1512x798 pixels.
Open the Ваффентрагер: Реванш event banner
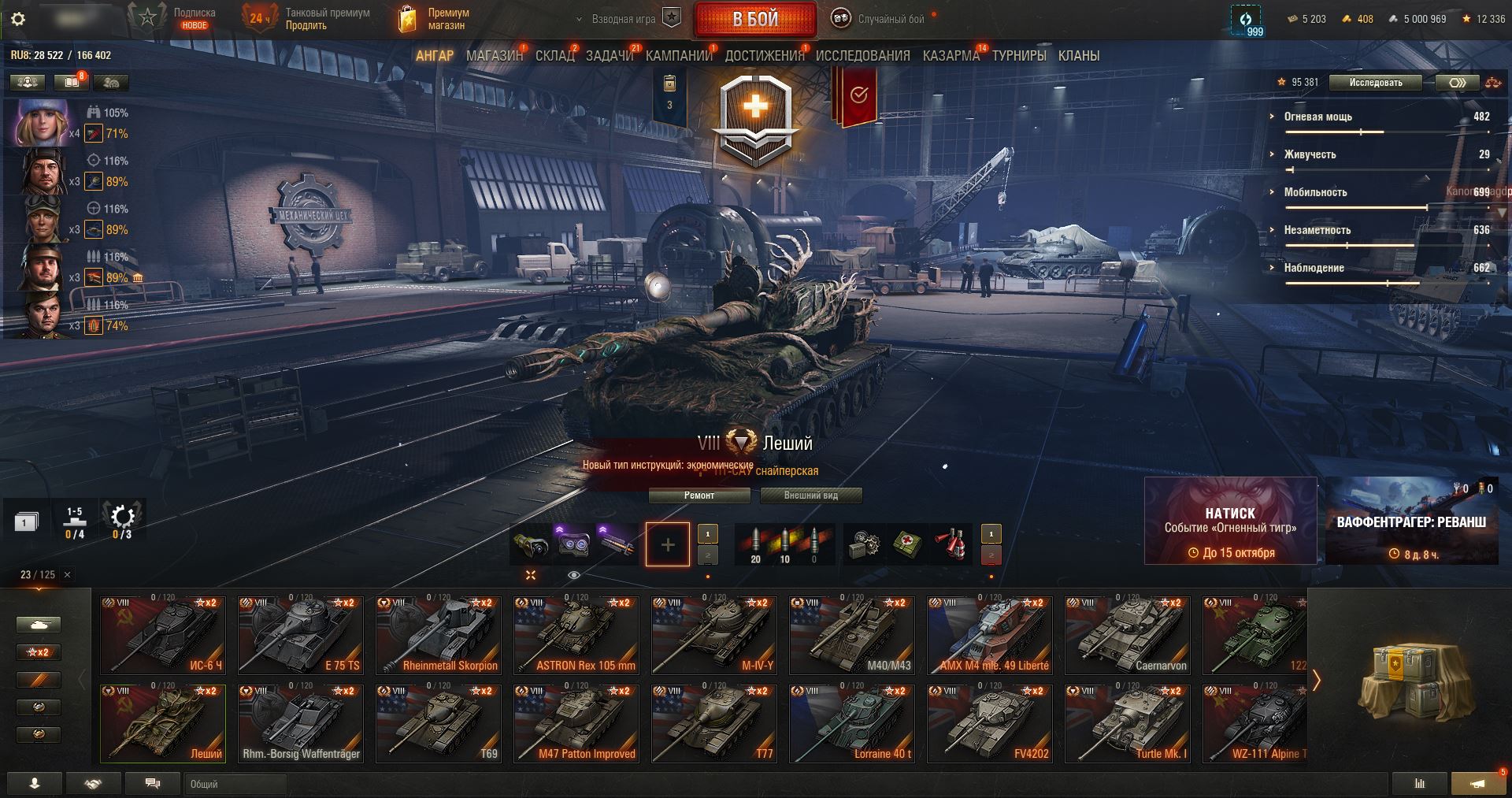[1411, 521]
